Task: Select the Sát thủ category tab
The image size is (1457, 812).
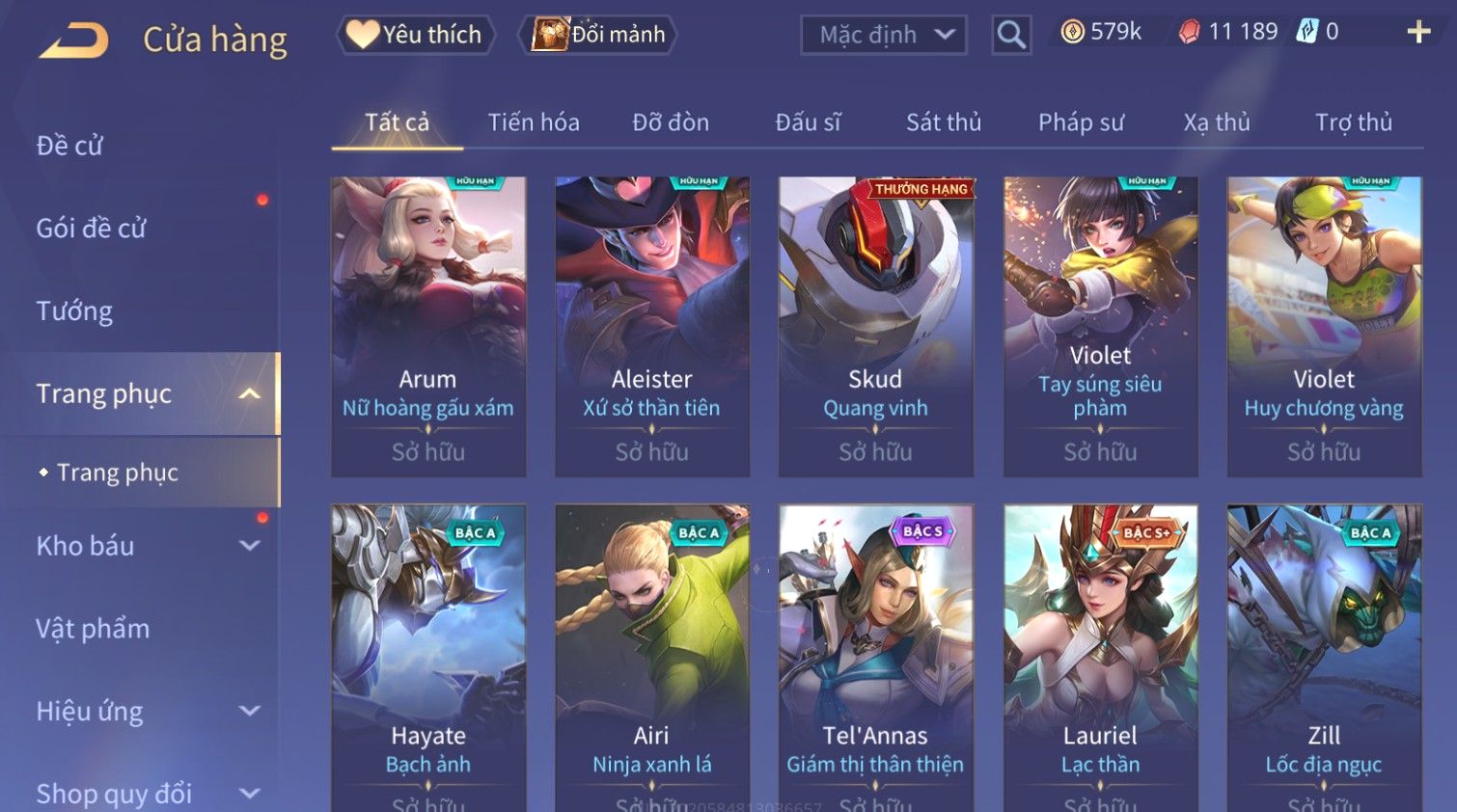Action: (x=943, y=122)
